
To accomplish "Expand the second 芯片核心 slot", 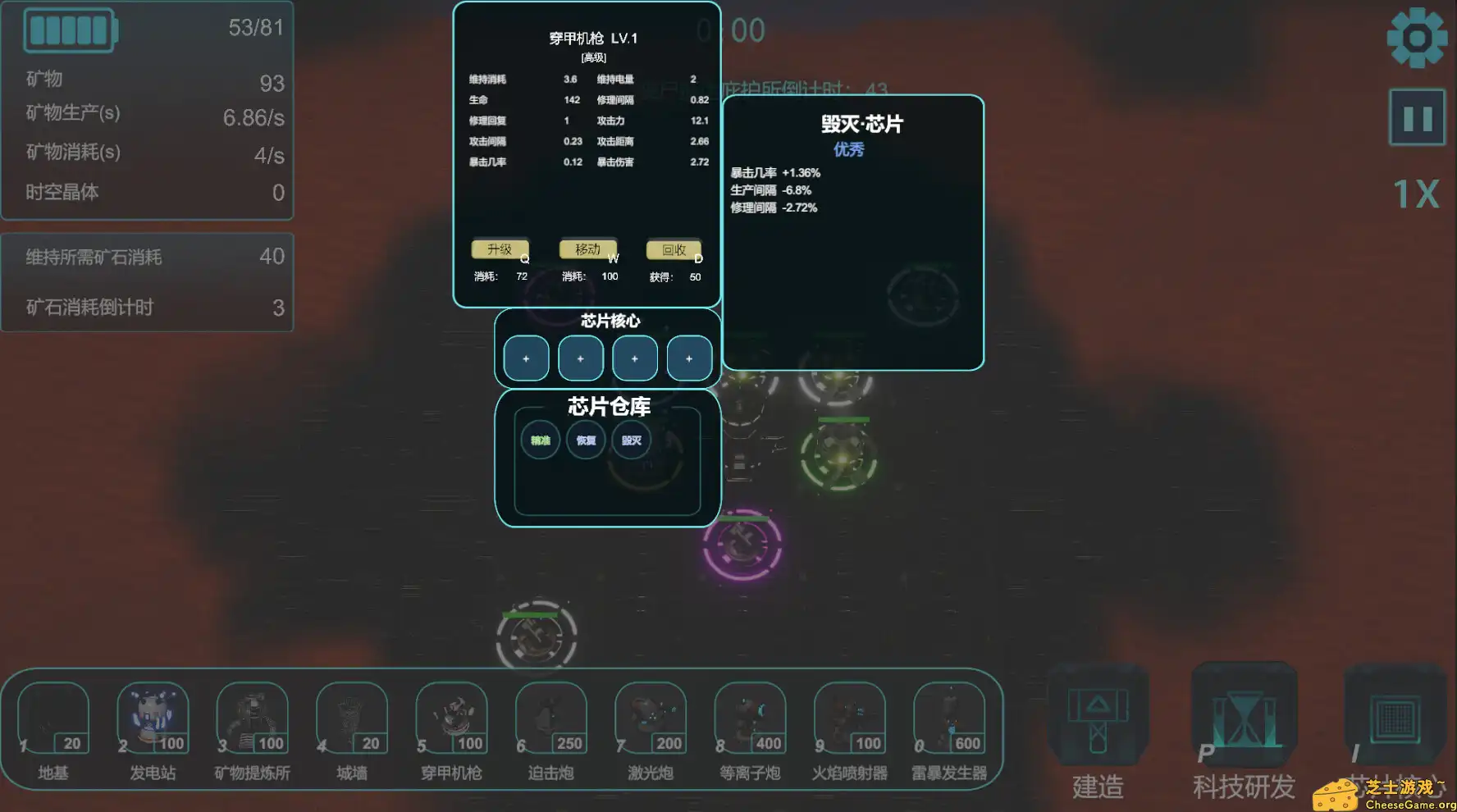I will (580, 358).
